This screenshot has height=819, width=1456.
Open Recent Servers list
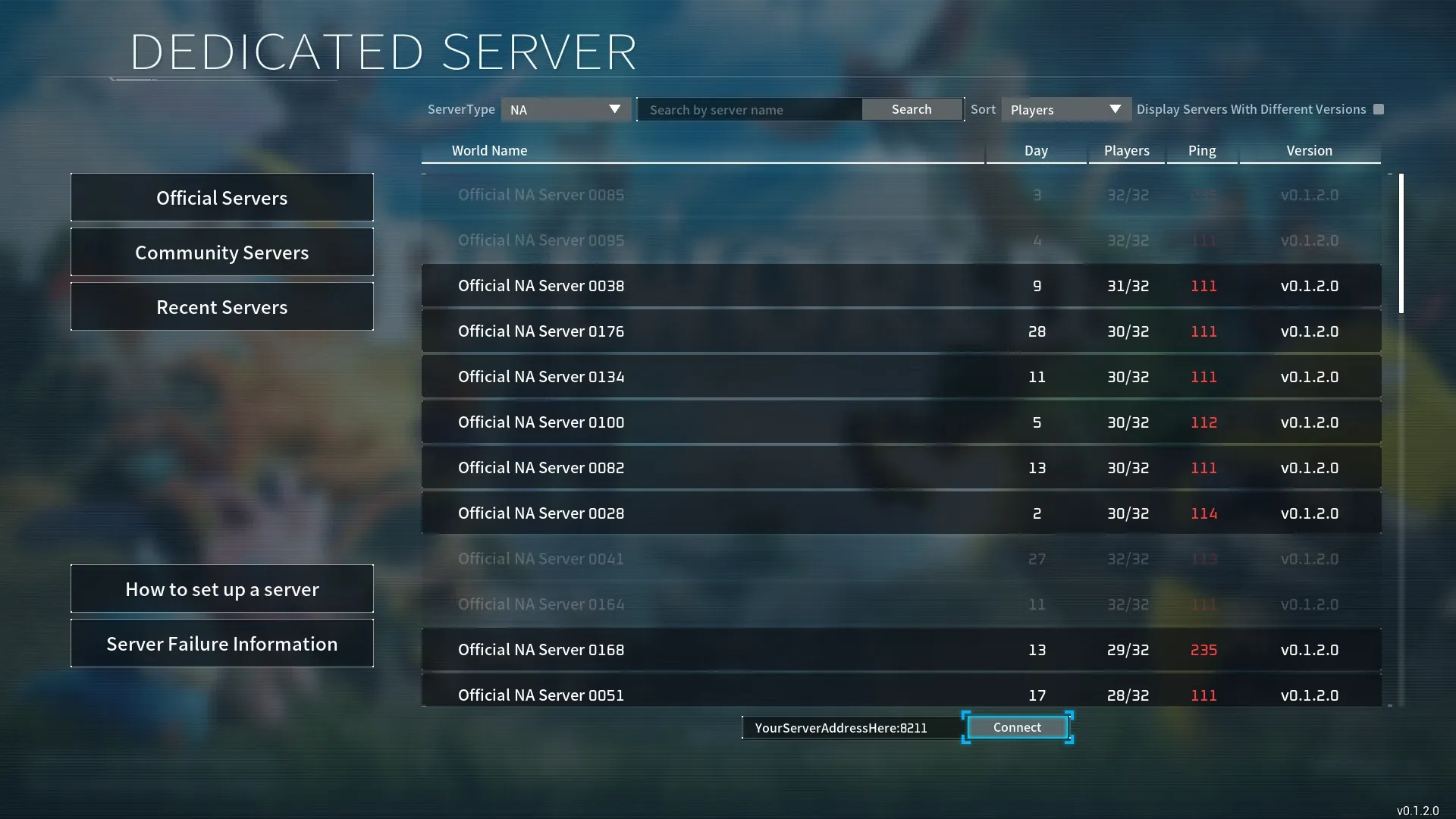[x=221, y=306]
